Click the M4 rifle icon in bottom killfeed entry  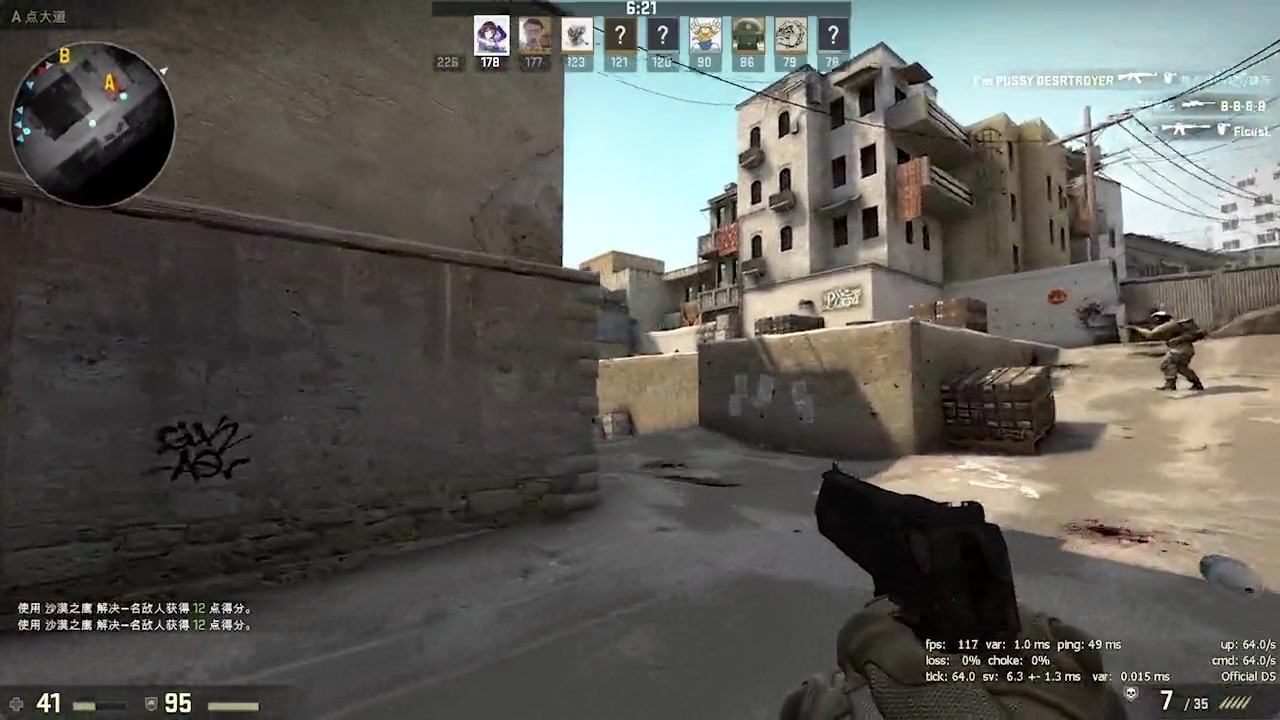pos(1185,129)
